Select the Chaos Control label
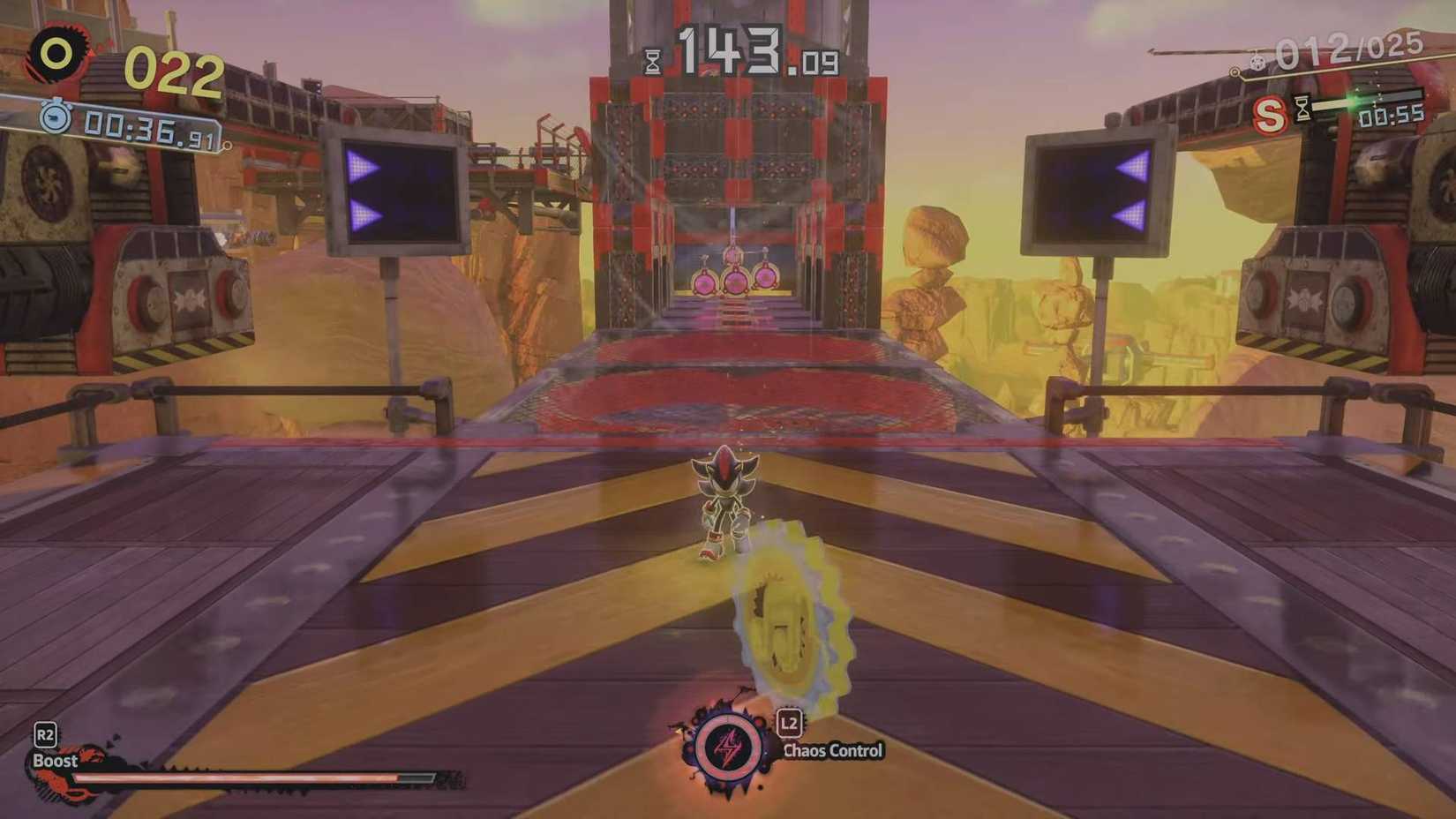This screenshot has width=1456, height=819. 832,749
